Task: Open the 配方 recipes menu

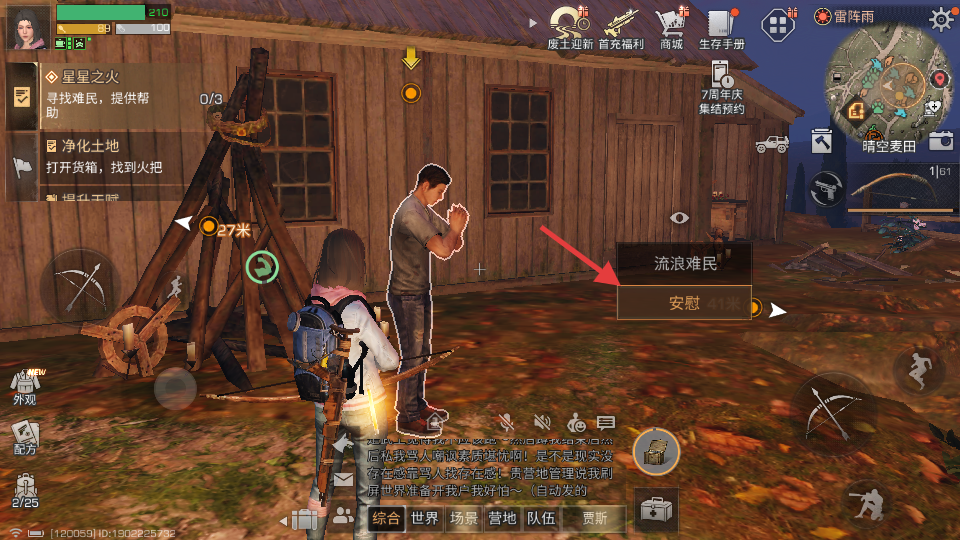Action: coord(24,436)
